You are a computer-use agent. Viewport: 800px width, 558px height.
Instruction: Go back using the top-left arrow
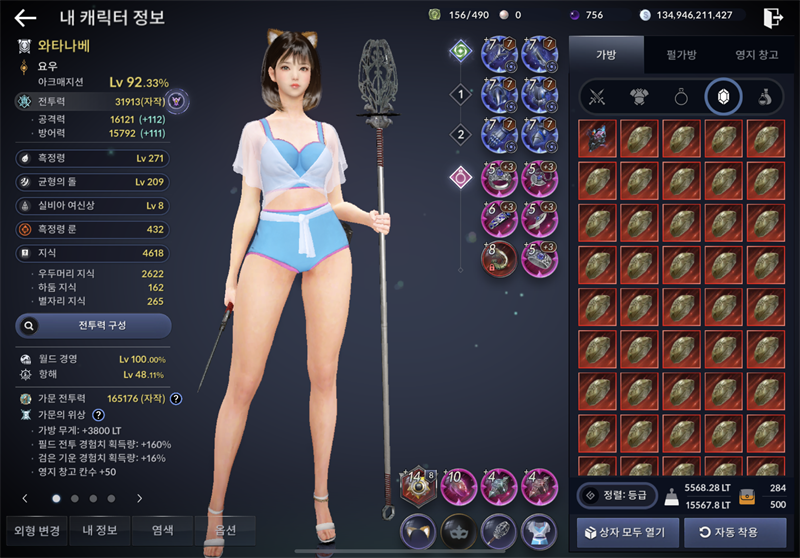click(x=25, y=17)
